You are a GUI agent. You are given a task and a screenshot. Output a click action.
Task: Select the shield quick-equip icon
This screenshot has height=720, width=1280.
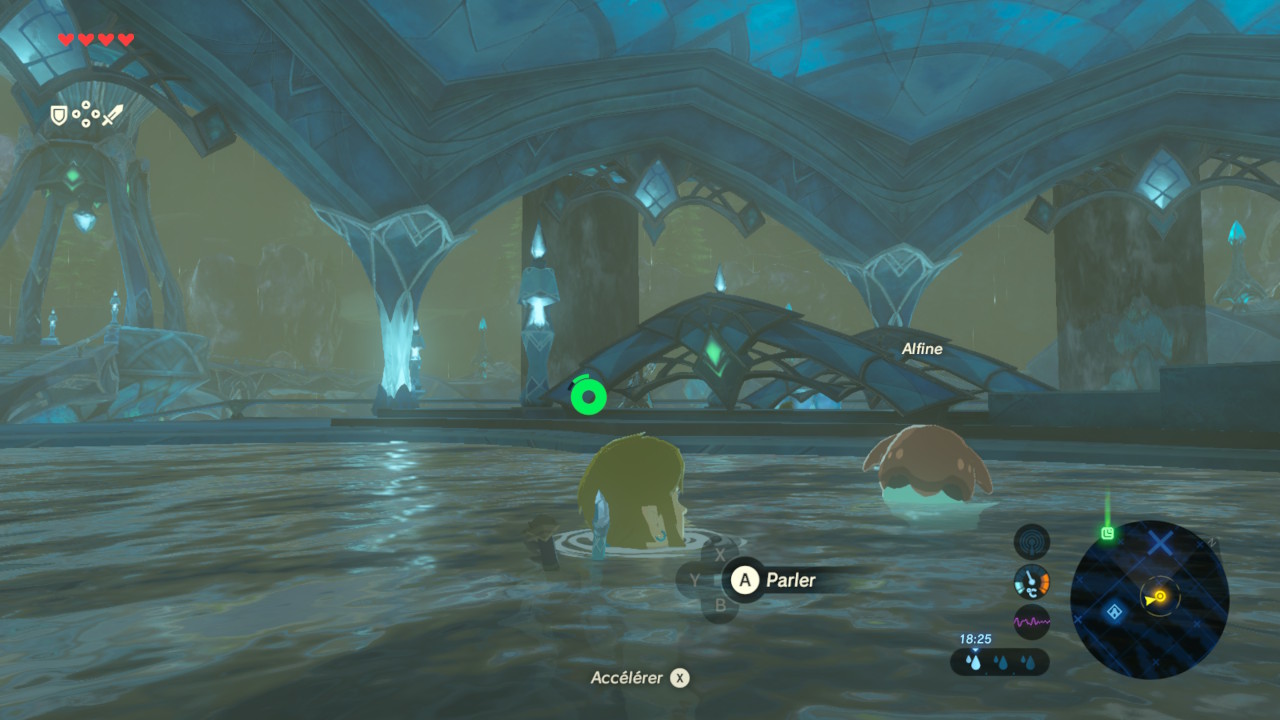click(x=59, y=116)
